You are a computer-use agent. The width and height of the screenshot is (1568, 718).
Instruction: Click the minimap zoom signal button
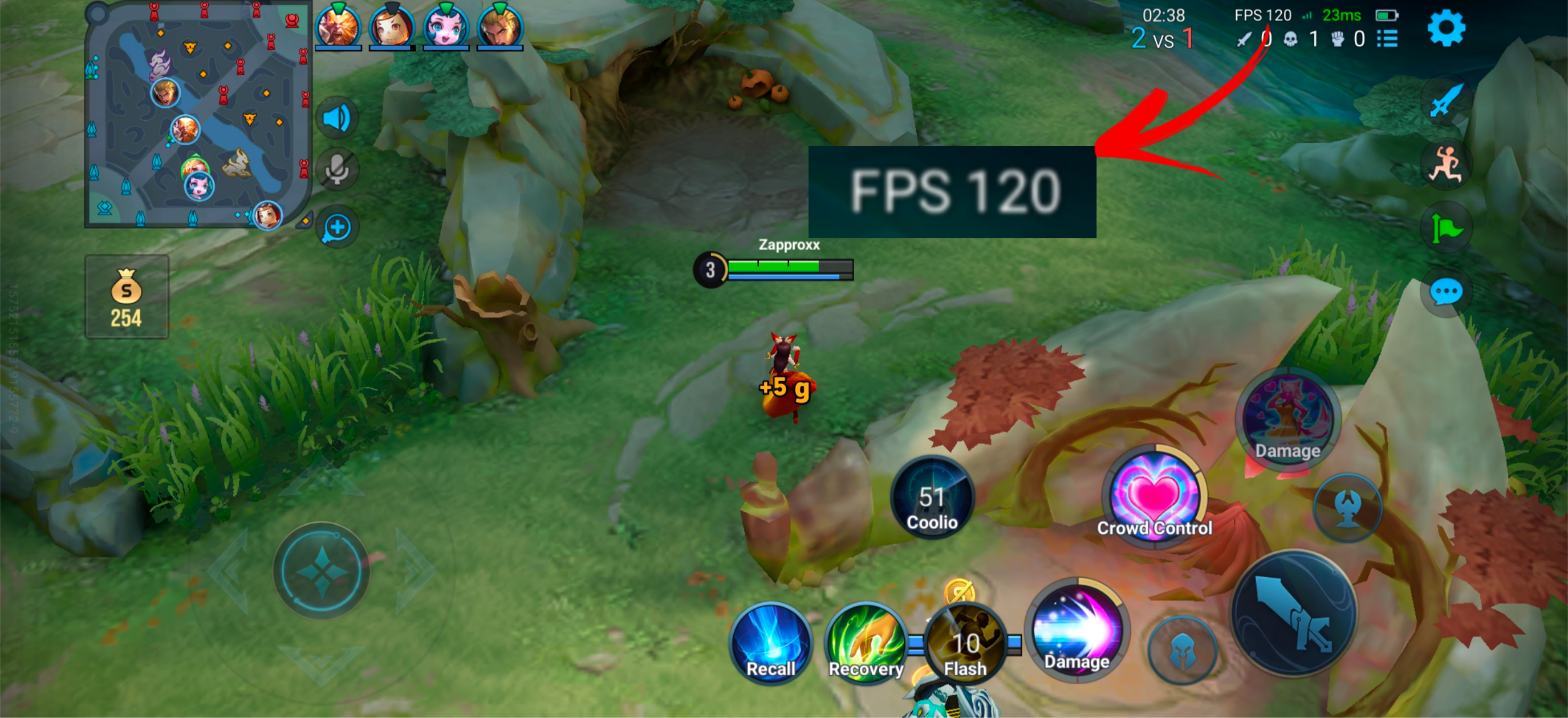click(336, 228)
